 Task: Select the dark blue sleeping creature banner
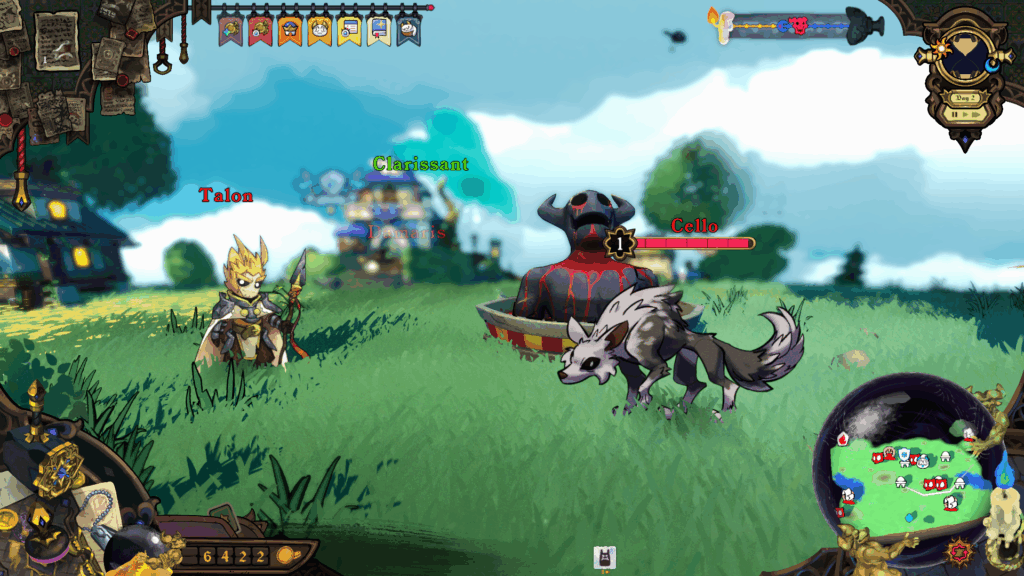(x=408, y=30)
